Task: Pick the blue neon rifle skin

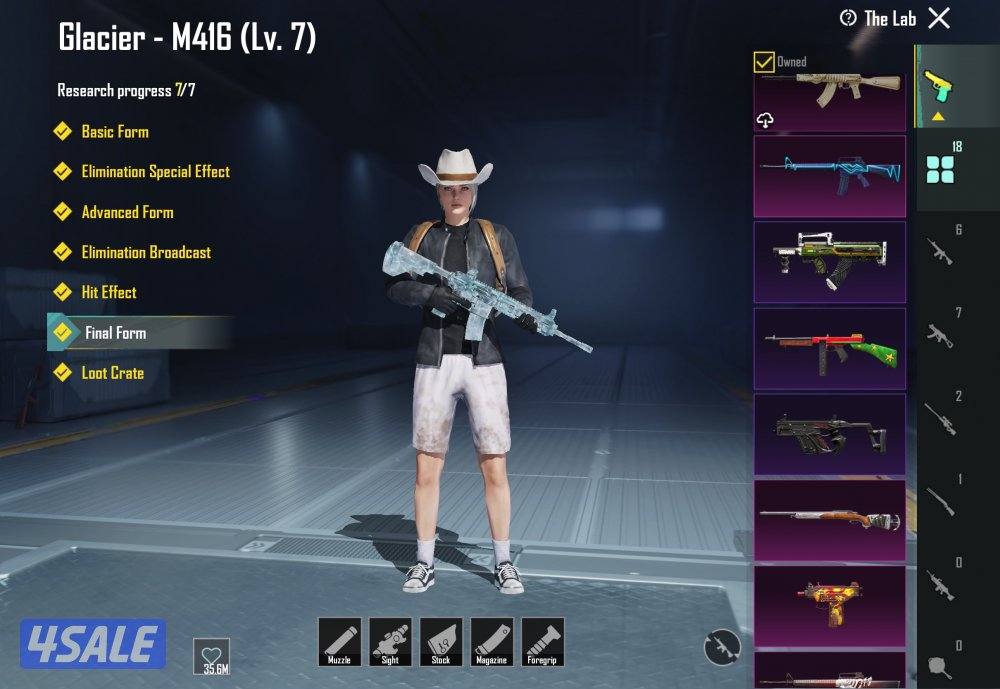Action: 829,176
